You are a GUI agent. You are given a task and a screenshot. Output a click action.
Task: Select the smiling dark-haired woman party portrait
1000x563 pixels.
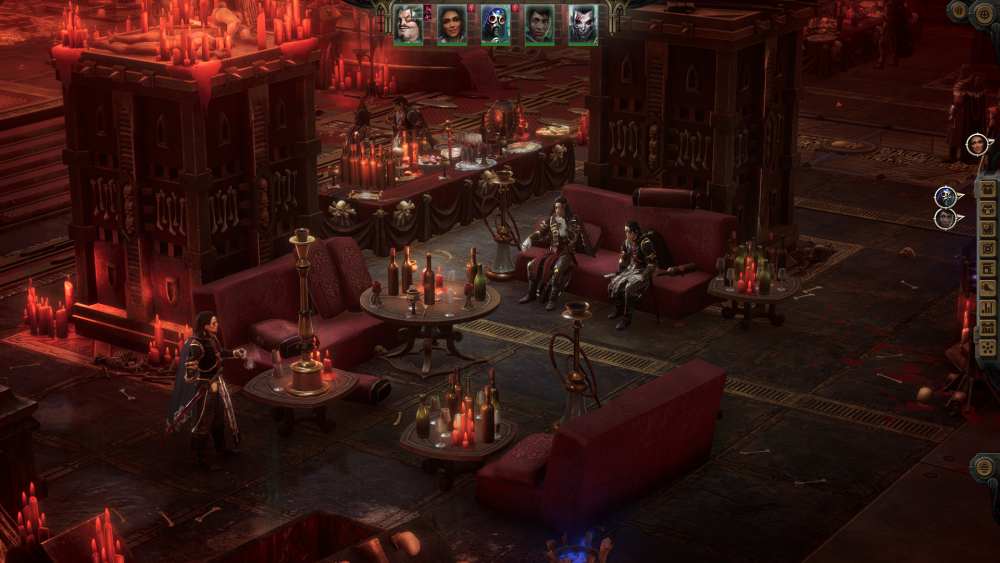tap(451, 24)
